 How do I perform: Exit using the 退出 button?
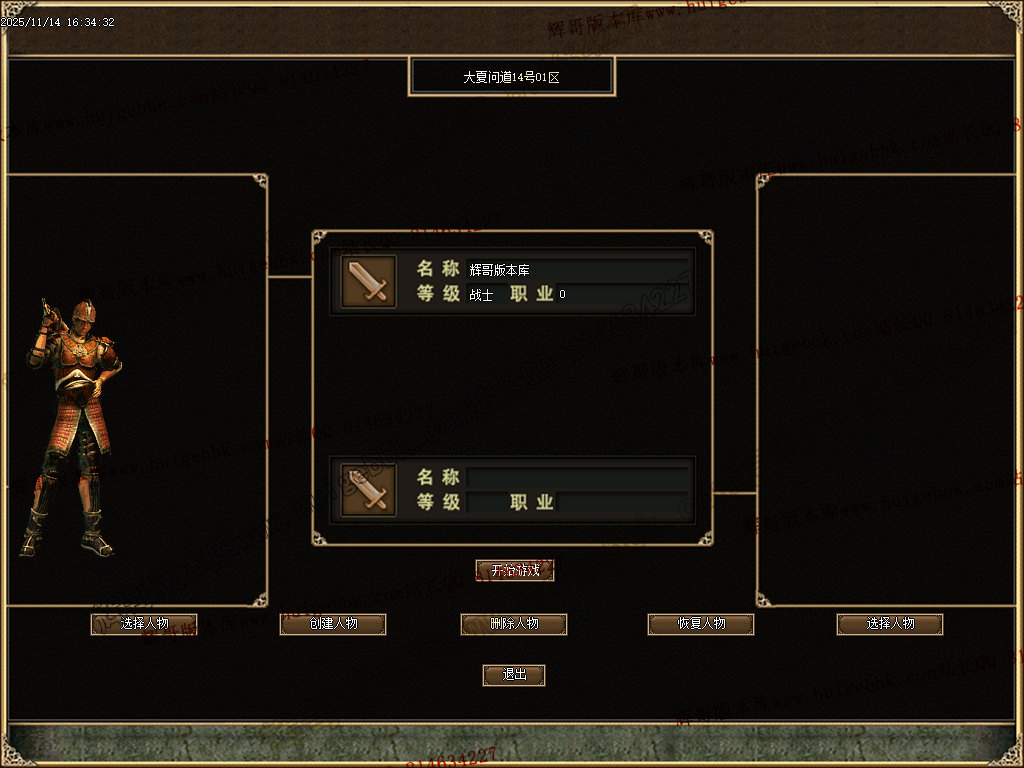coord(514,675)
